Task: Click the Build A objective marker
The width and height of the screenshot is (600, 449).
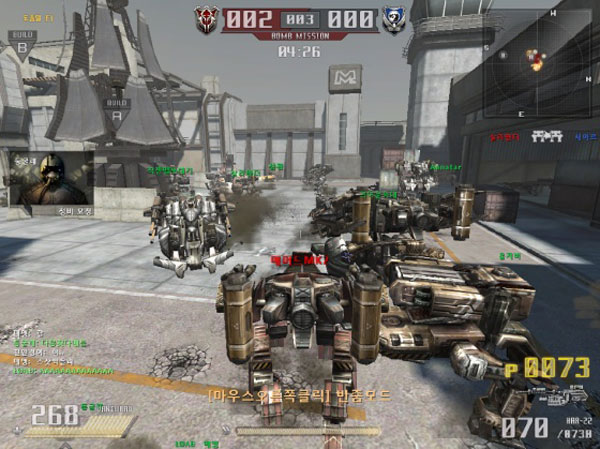Action: [x=118, y=108]
